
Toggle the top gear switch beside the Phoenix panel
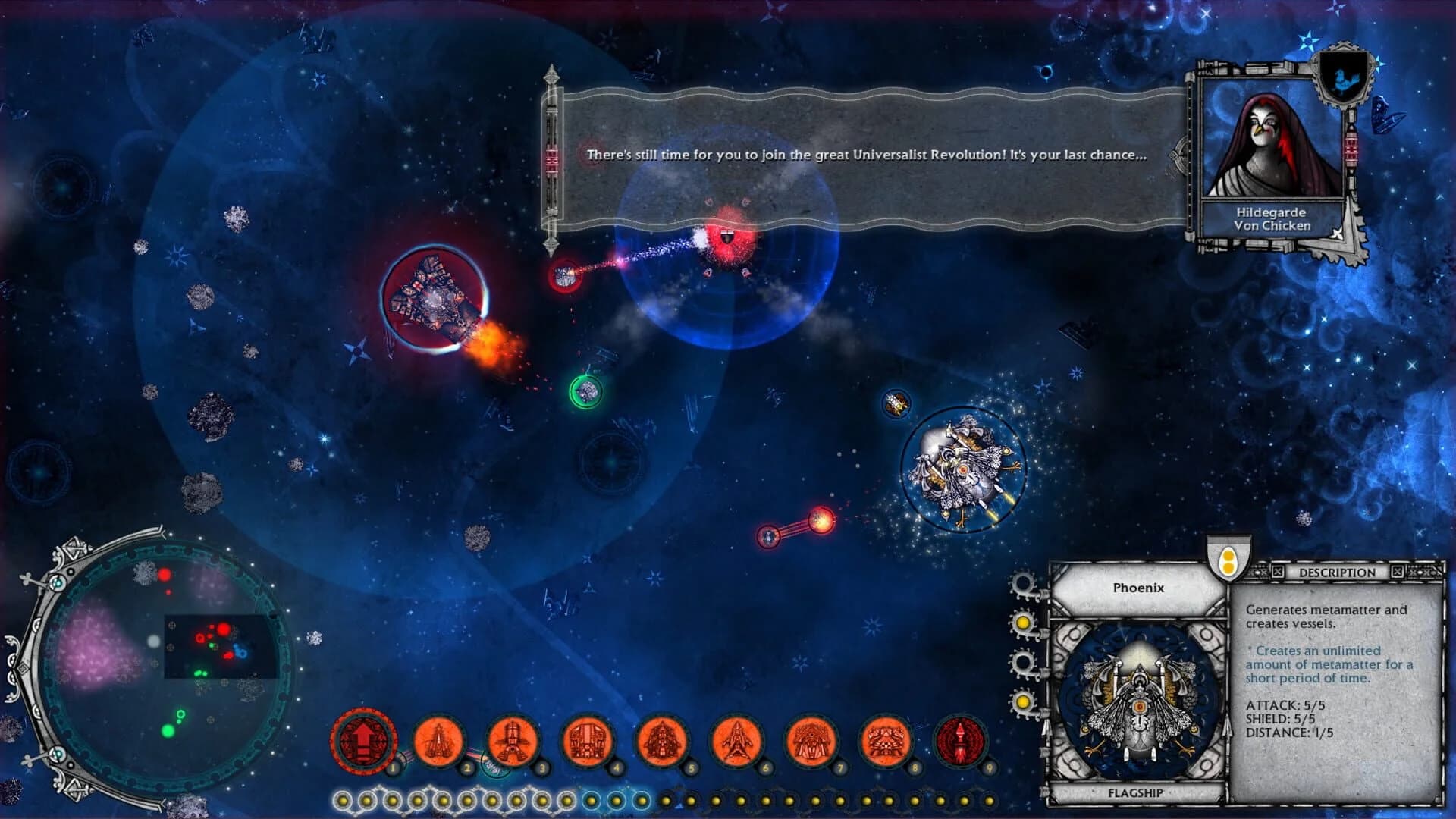(1023, 582)
